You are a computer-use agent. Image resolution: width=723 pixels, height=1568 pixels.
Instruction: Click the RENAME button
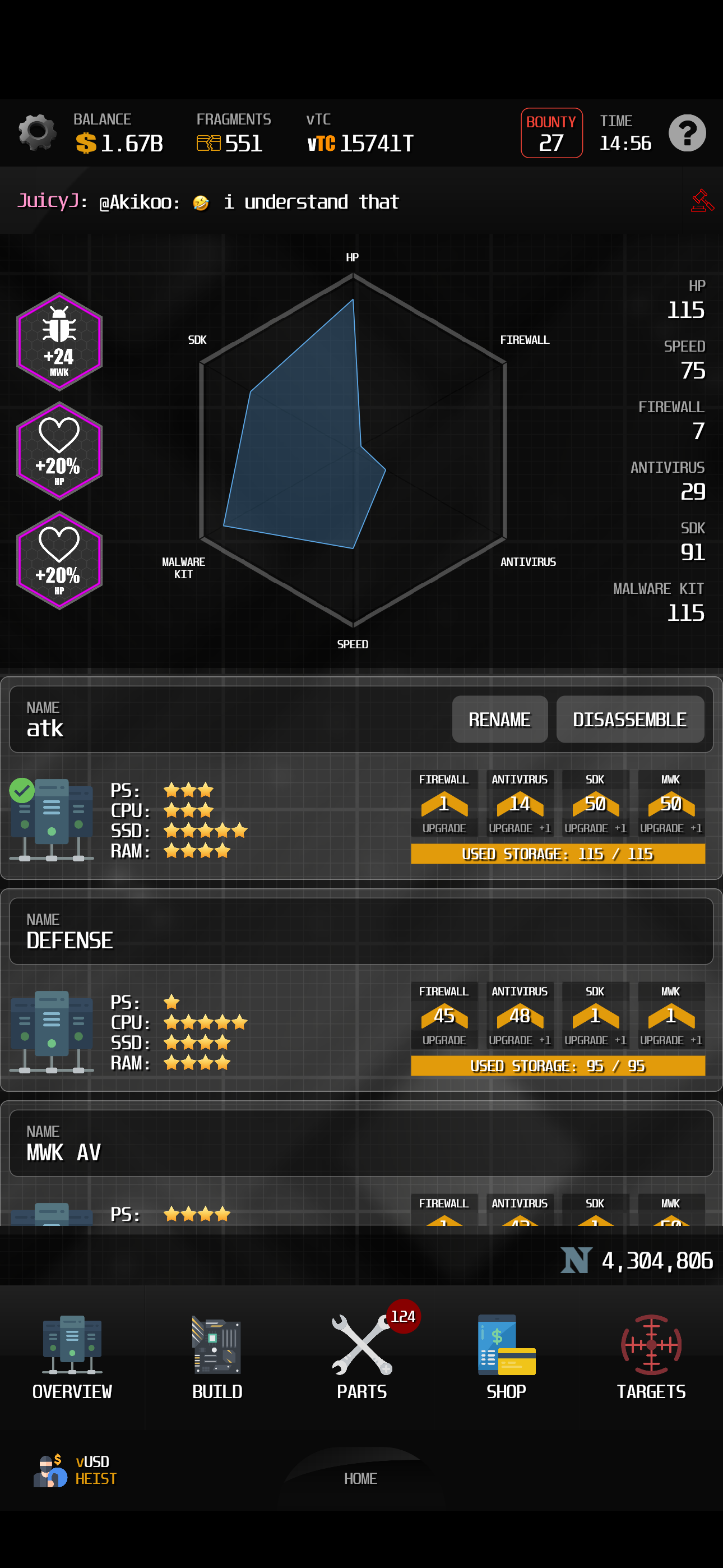click(x=499, y=720)
